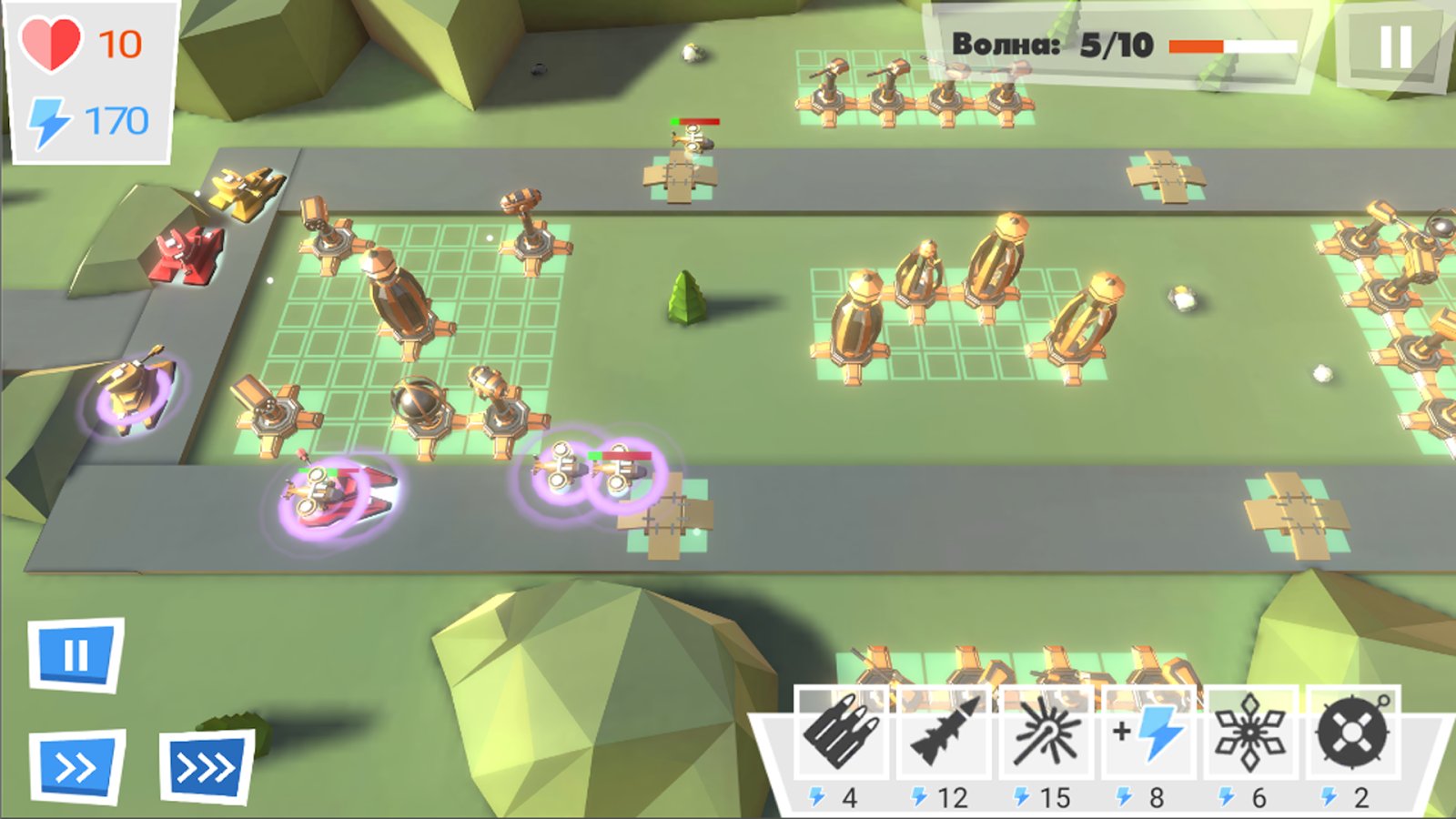Image resolution: width=1456 pixels, height=819 pixels.
Task: Select the bullets turret costing 4
Action: coord(842,733)
